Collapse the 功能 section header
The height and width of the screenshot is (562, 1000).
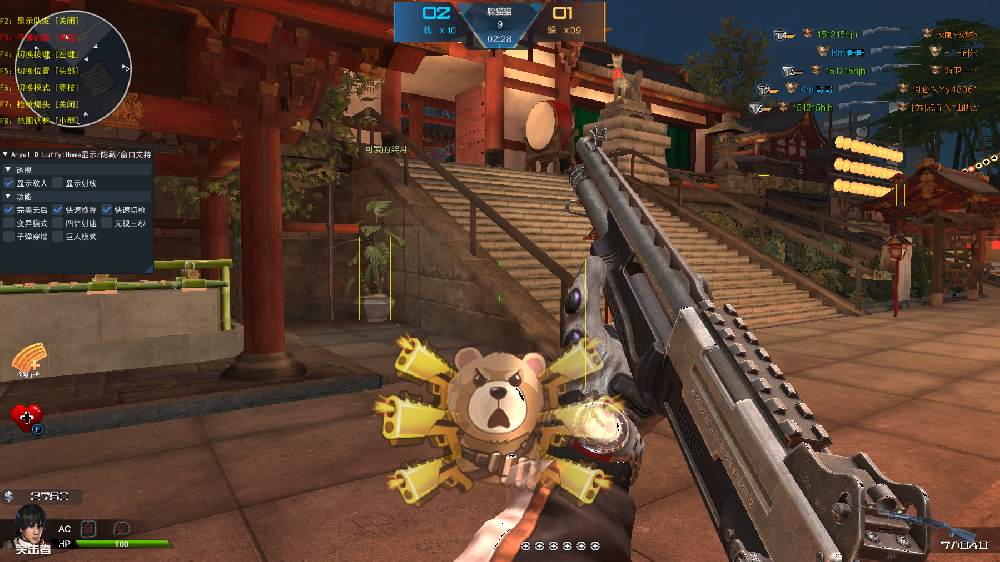[8, 197]
